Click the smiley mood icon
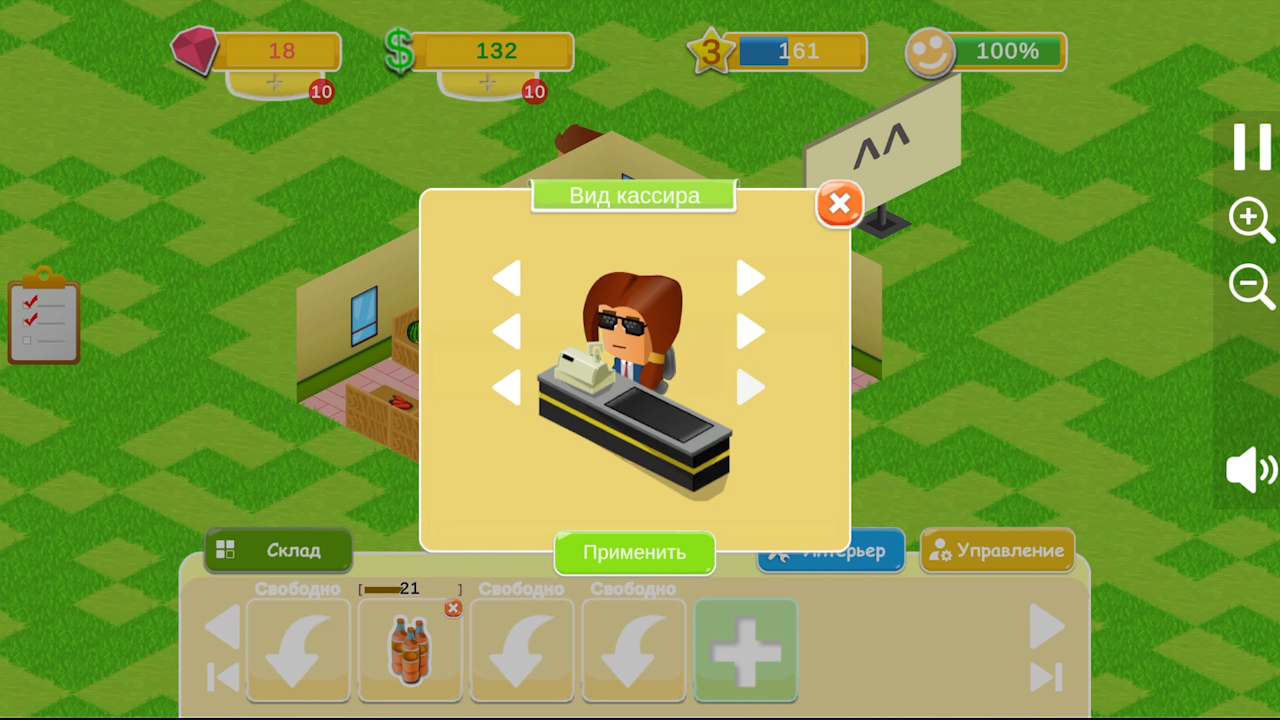This screenshot has height=720, width=1280. click(930, 52)
